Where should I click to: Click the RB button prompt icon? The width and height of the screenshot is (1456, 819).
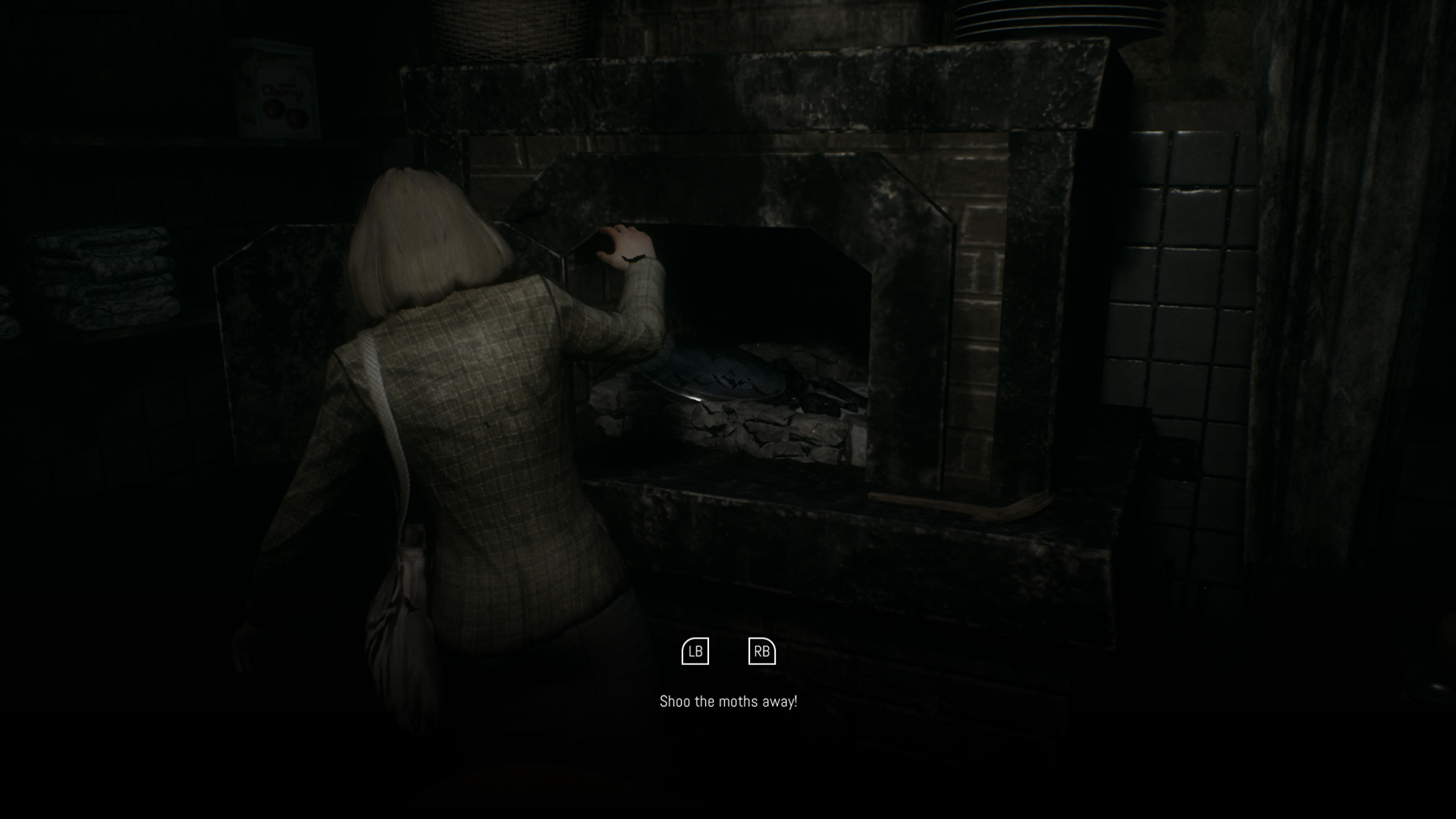762,651
